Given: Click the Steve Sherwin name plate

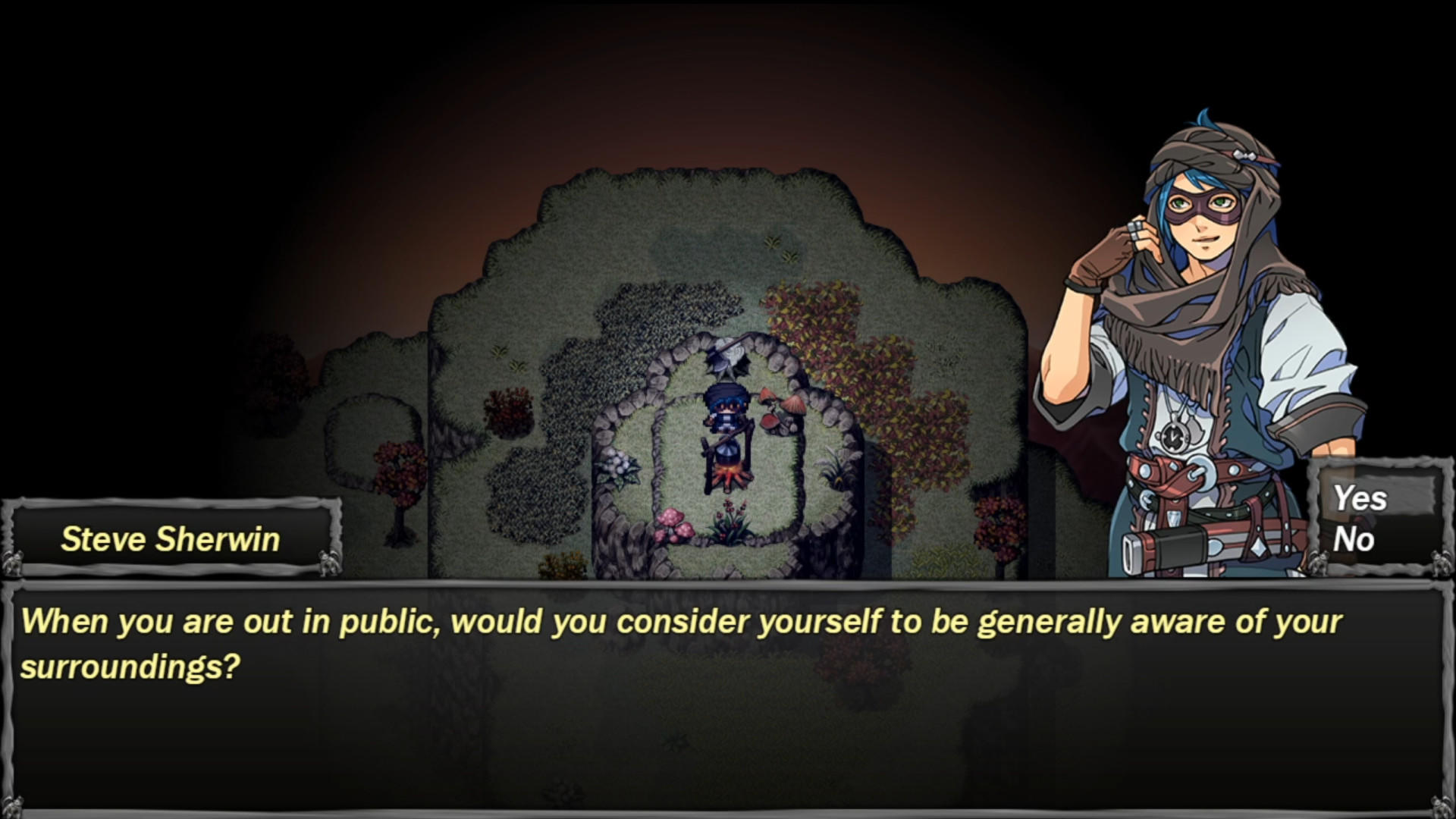Looking at the screenshot, I should tap(171, 538).
